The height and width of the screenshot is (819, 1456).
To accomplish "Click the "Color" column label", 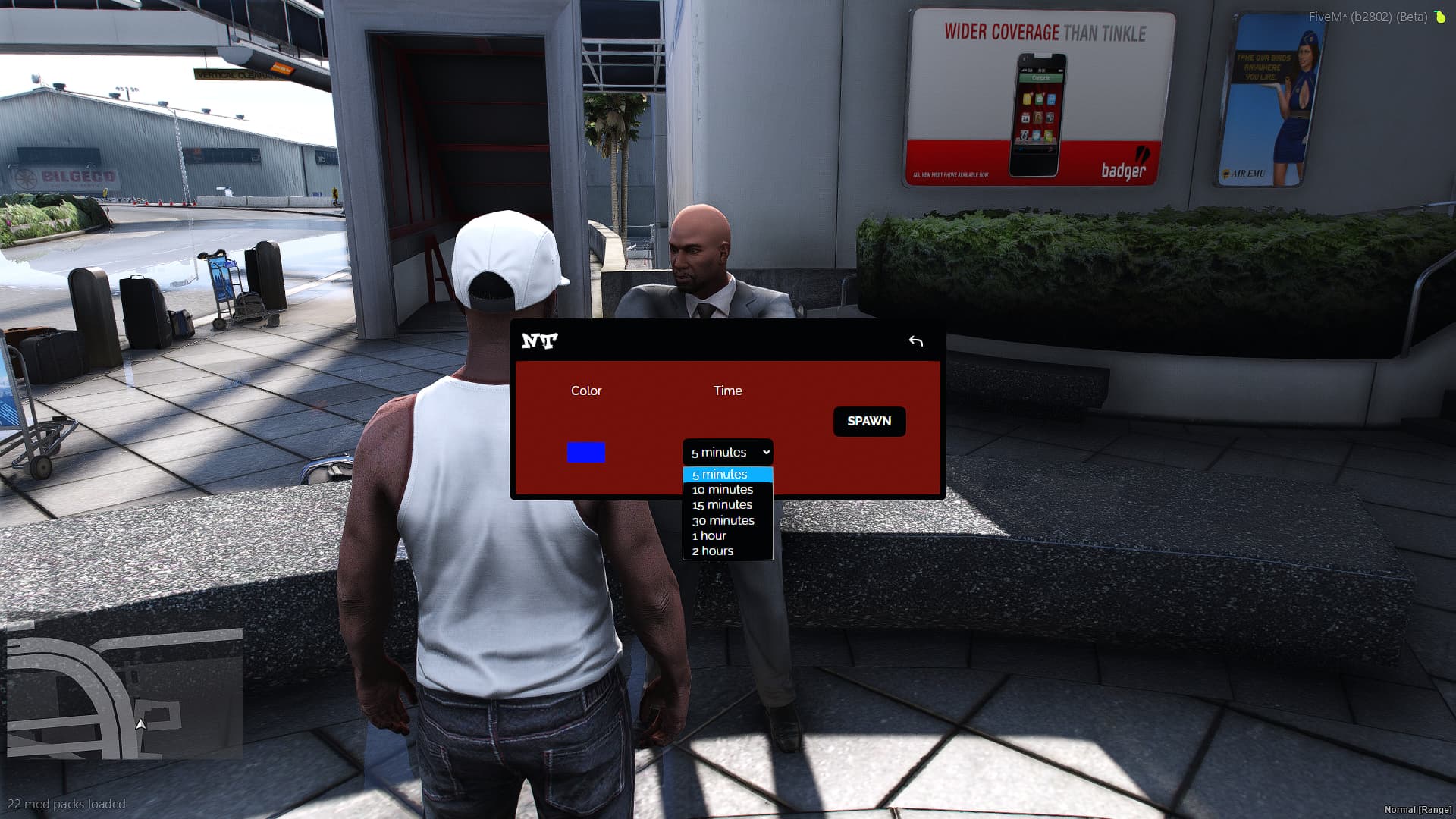I will pos(585,391).
